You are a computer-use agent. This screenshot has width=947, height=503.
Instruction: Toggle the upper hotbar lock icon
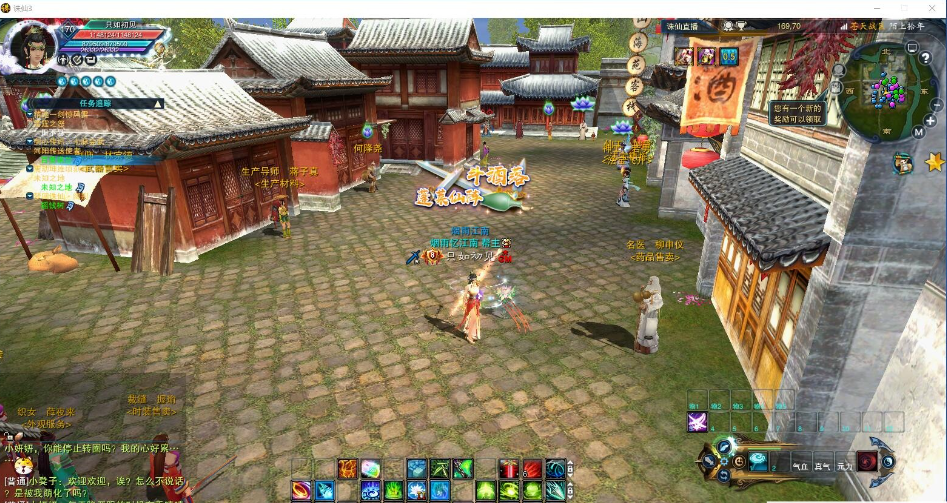pos(570,468)
